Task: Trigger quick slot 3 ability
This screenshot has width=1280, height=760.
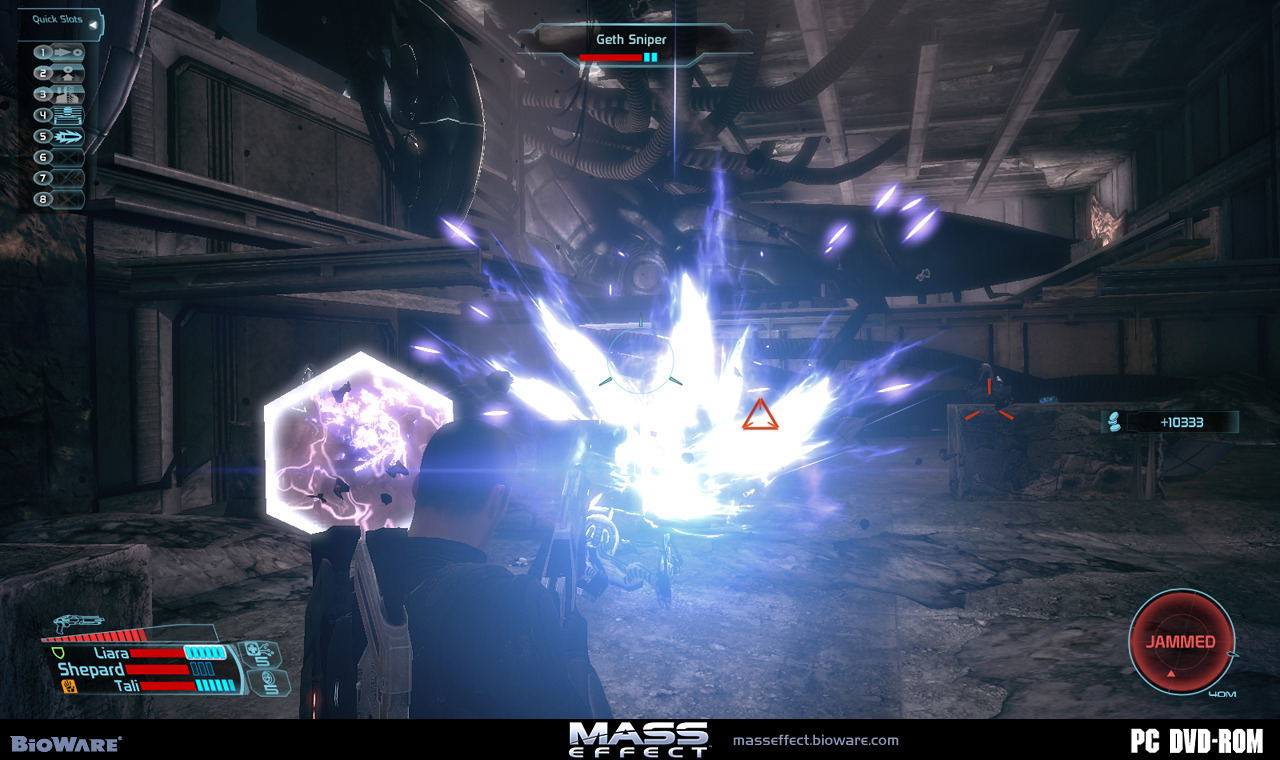Action: pos(60,94)
